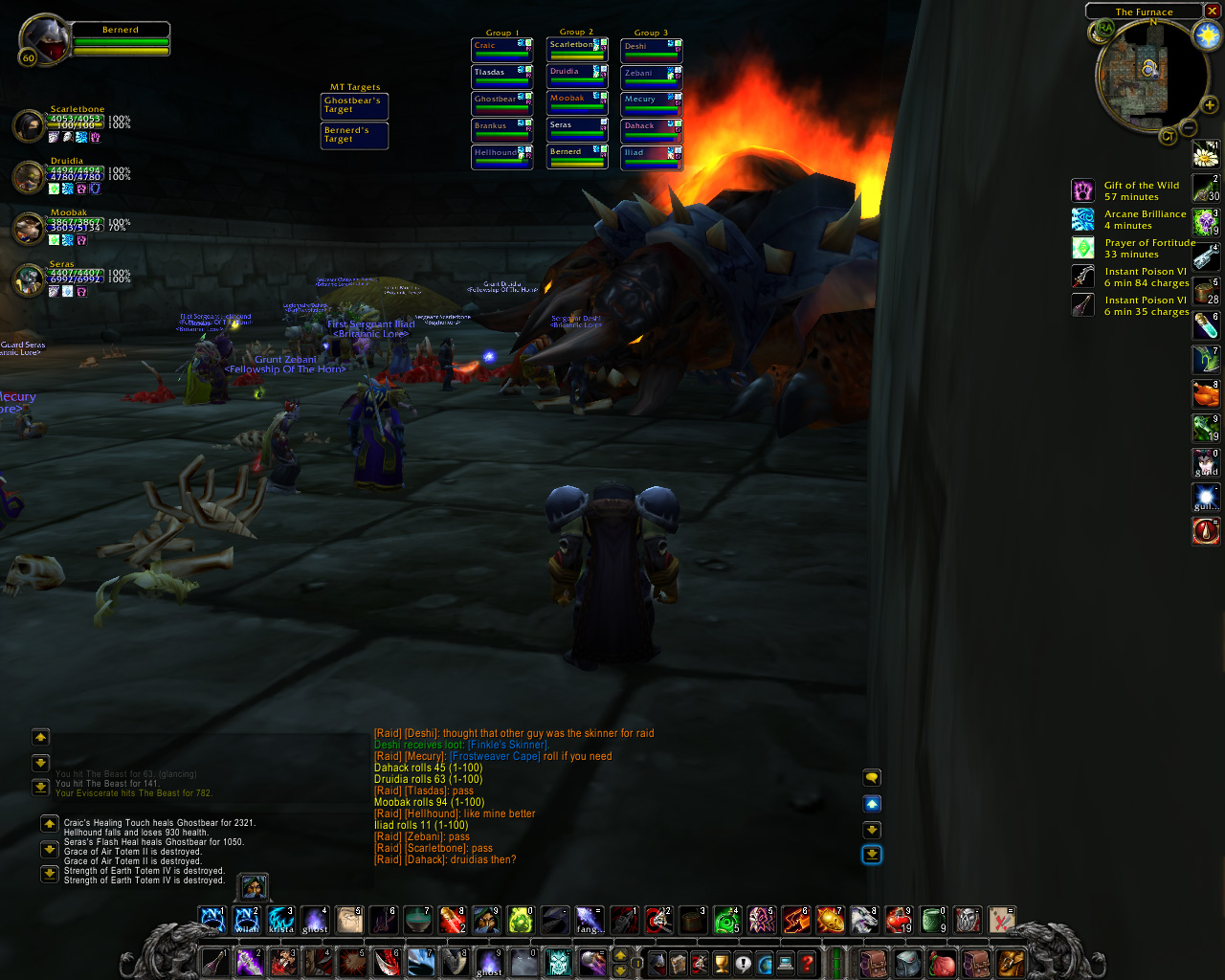Use the white daisy flower item slot
Image resolution: width=1225 pixels, height=980 pixels.
tap(1205, 154)
